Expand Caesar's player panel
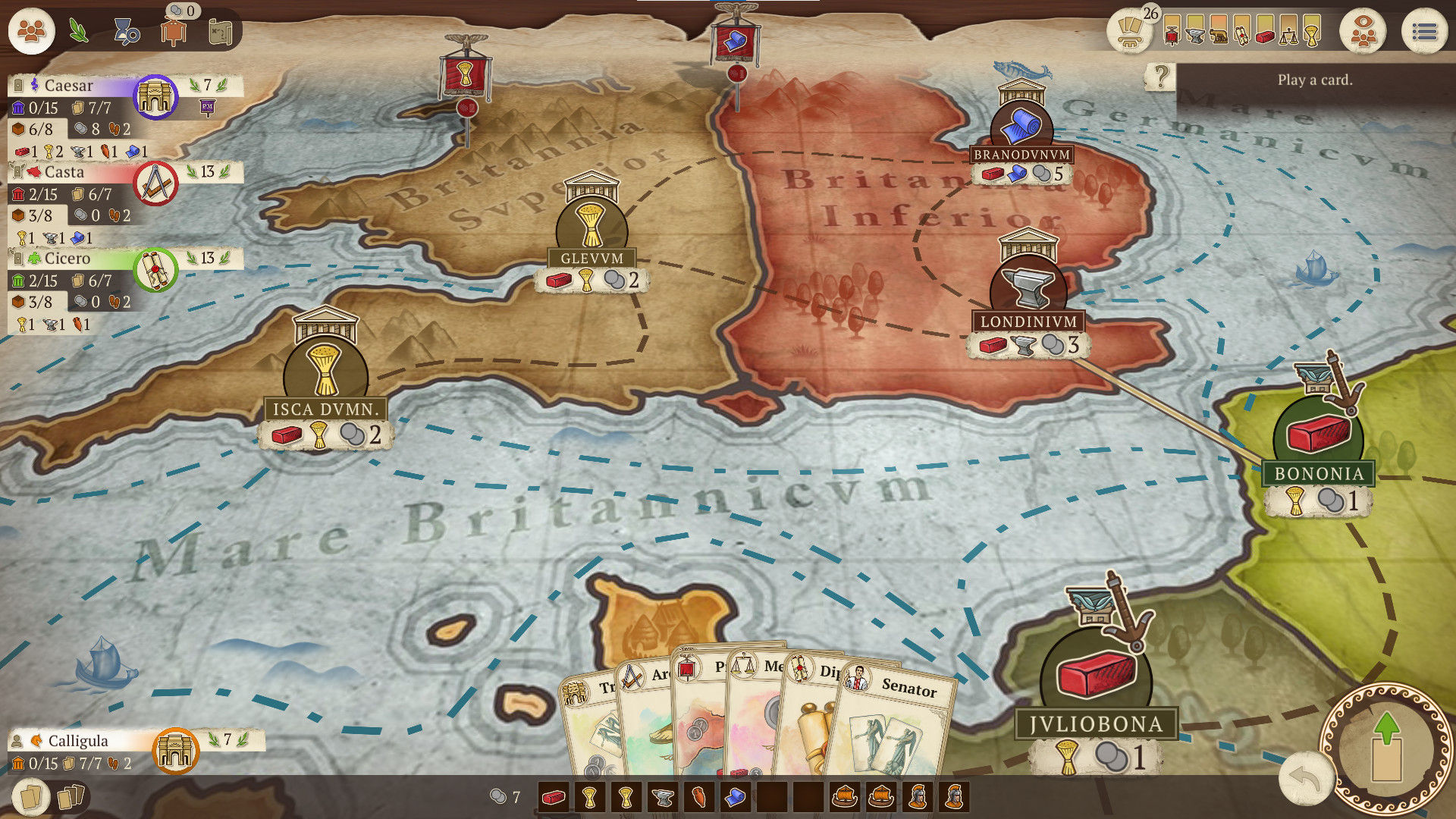 tap(66, 86)
